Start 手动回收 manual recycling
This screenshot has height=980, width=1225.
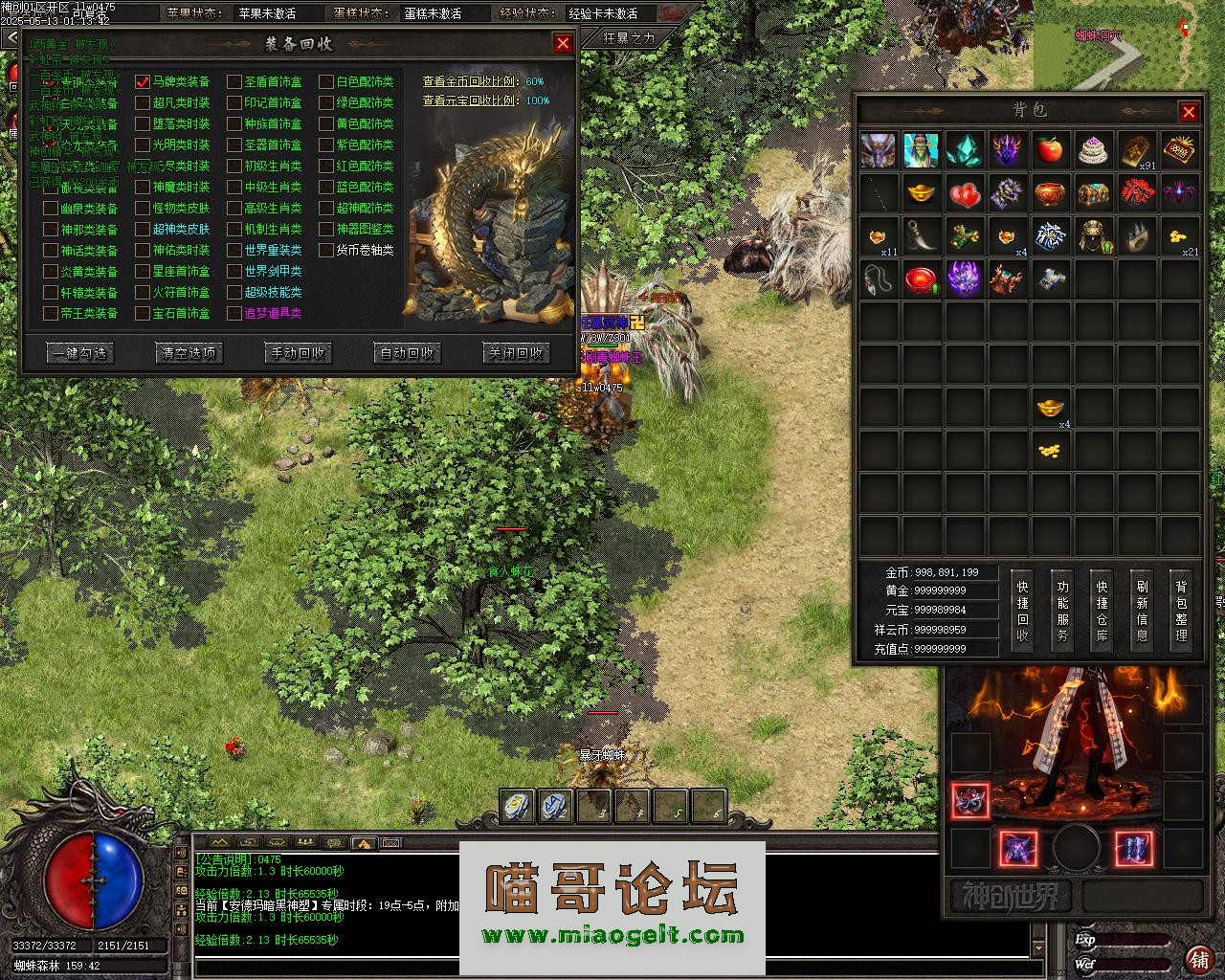click(299, 353)
